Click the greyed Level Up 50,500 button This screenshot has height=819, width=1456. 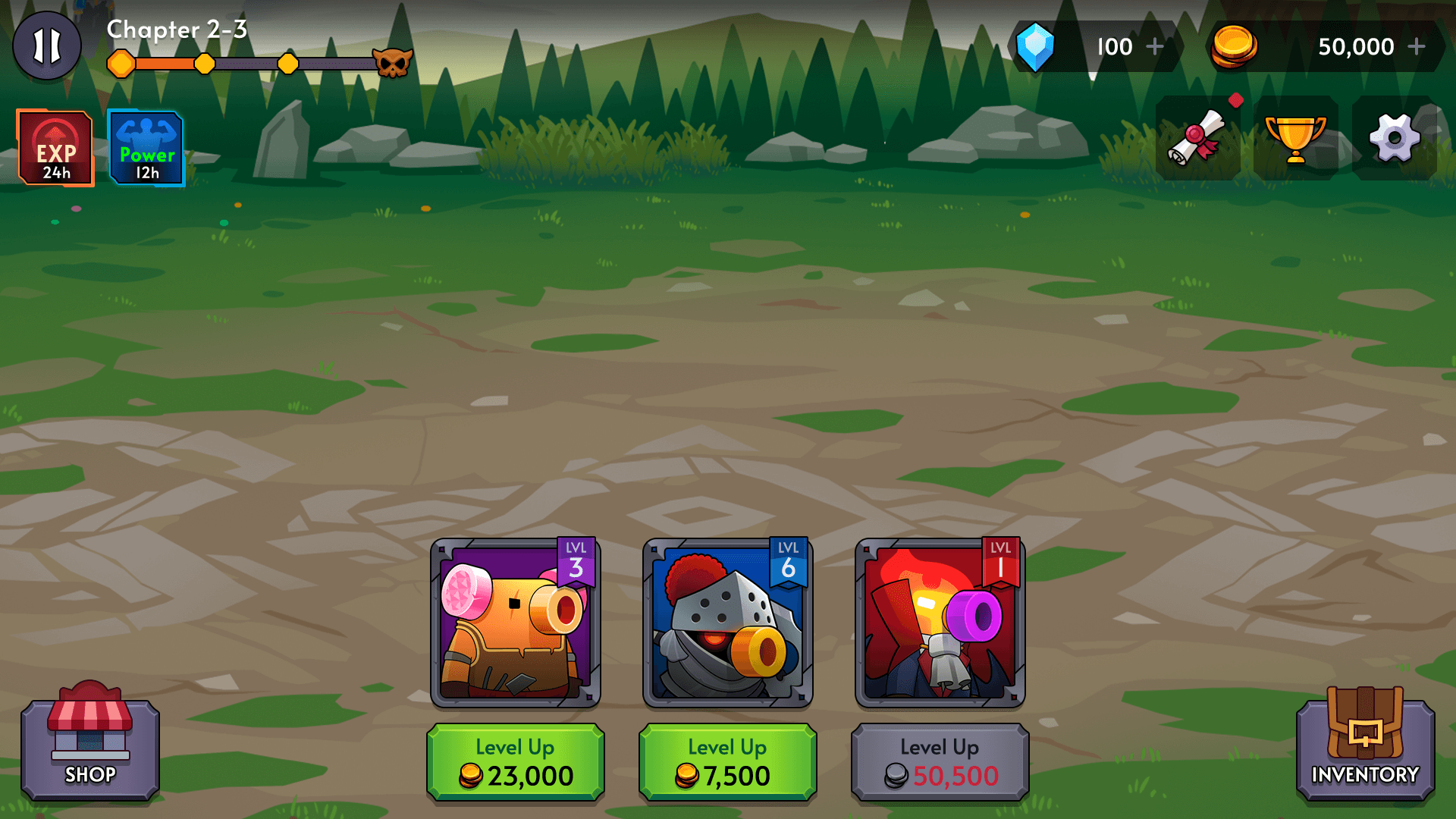point(940,762)
